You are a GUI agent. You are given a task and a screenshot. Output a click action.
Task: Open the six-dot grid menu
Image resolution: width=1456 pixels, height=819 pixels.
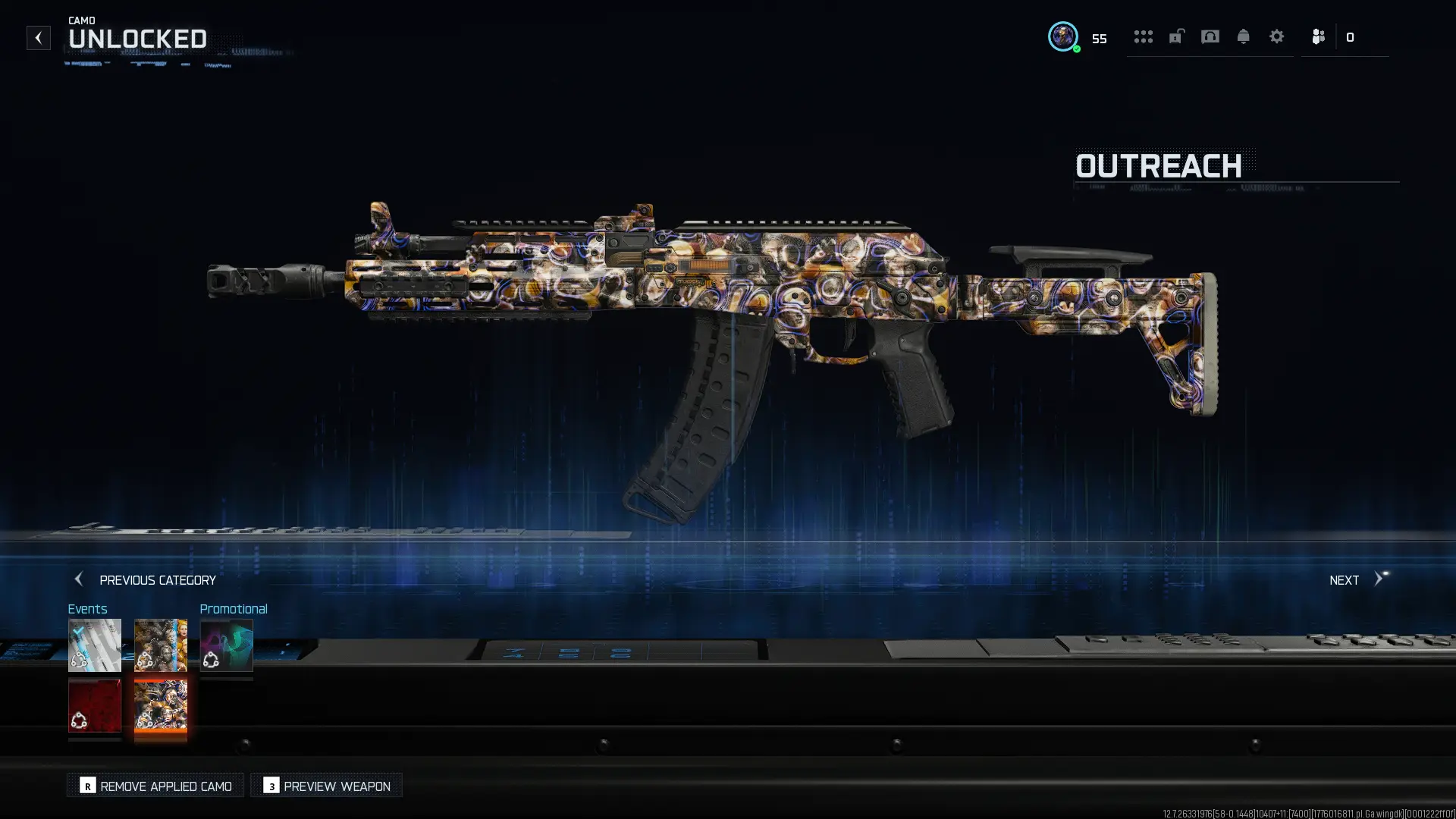click(1143, 36)
